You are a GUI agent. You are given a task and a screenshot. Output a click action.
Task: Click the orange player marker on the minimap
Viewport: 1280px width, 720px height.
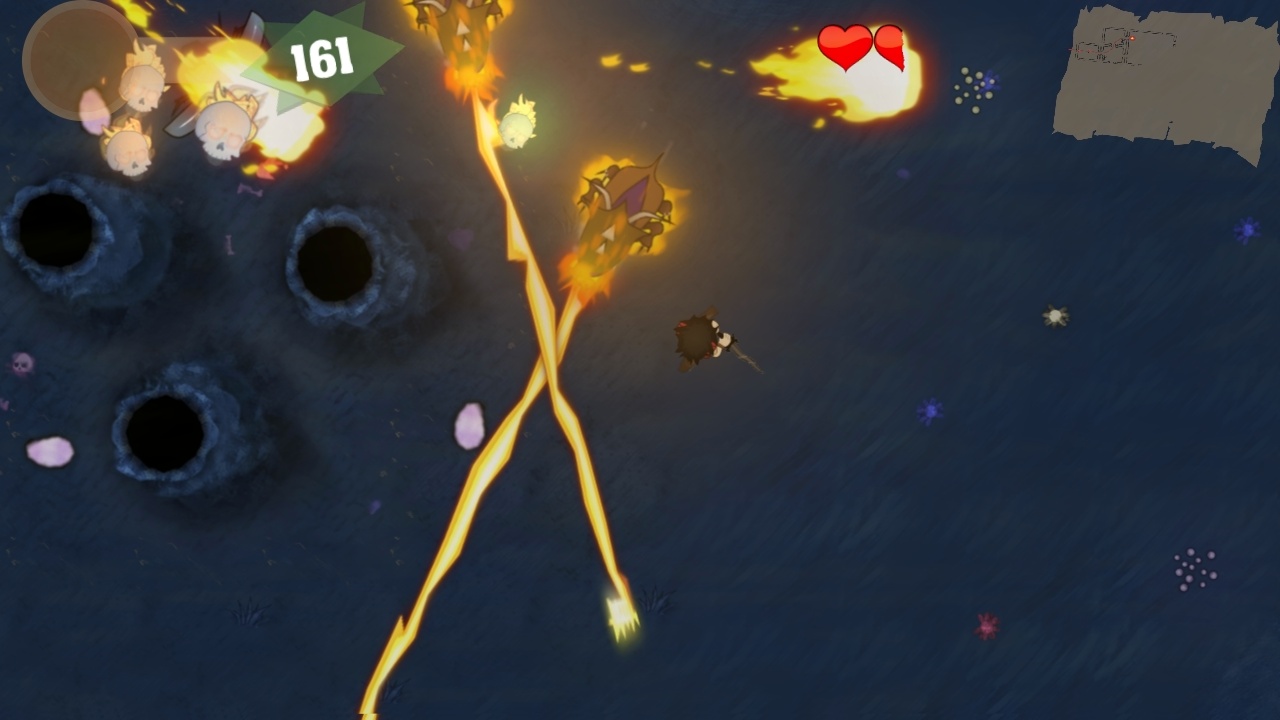coord(1132,39)
